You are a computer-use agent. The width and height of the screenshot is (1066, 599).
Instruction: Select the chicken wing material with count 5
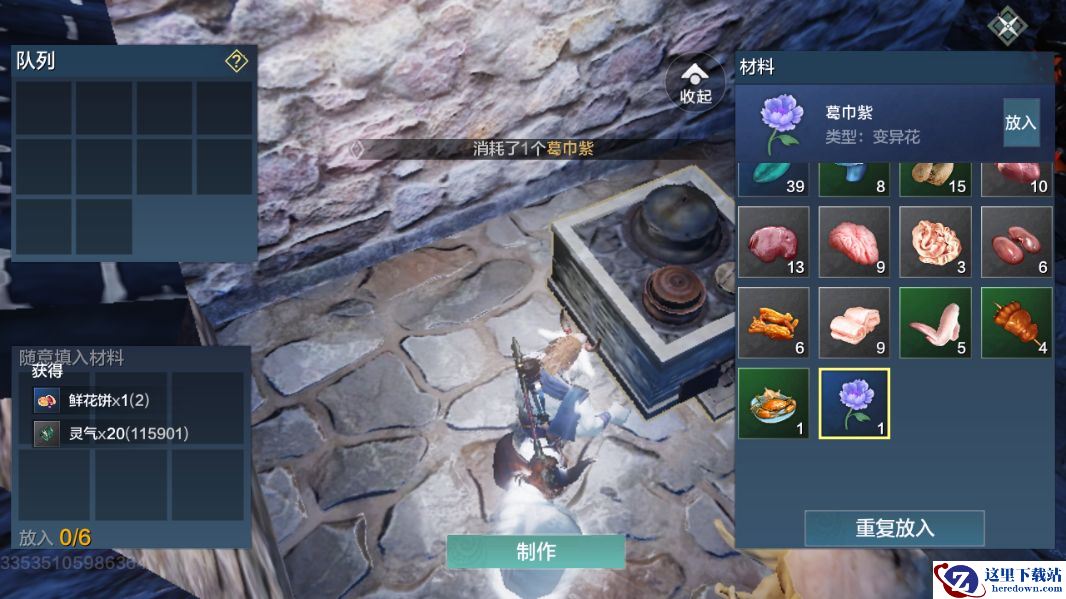[x=935, y=322]
